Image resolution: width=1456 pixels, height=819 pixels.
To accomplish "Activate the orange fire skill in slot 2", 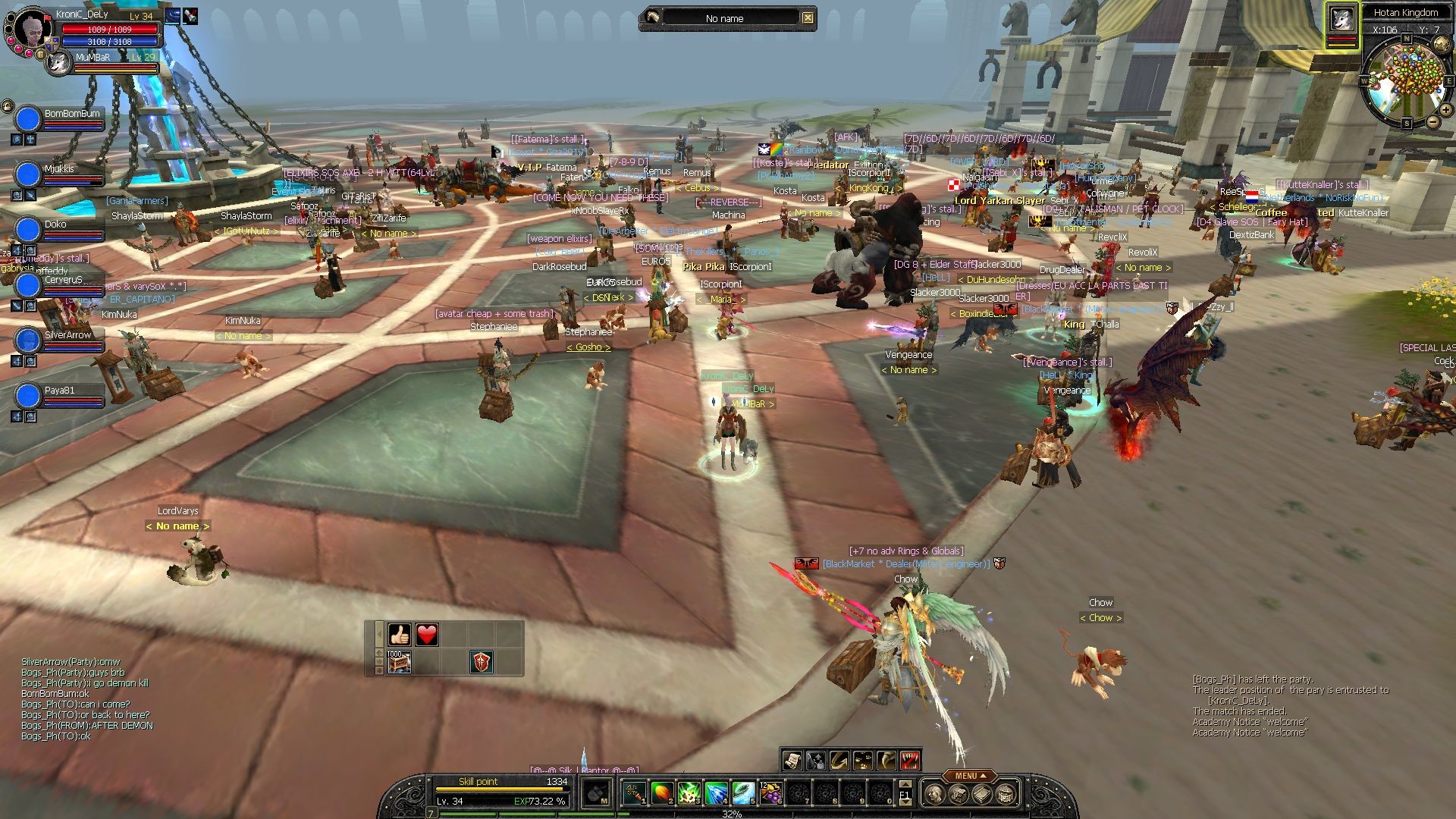I will 661,793.
